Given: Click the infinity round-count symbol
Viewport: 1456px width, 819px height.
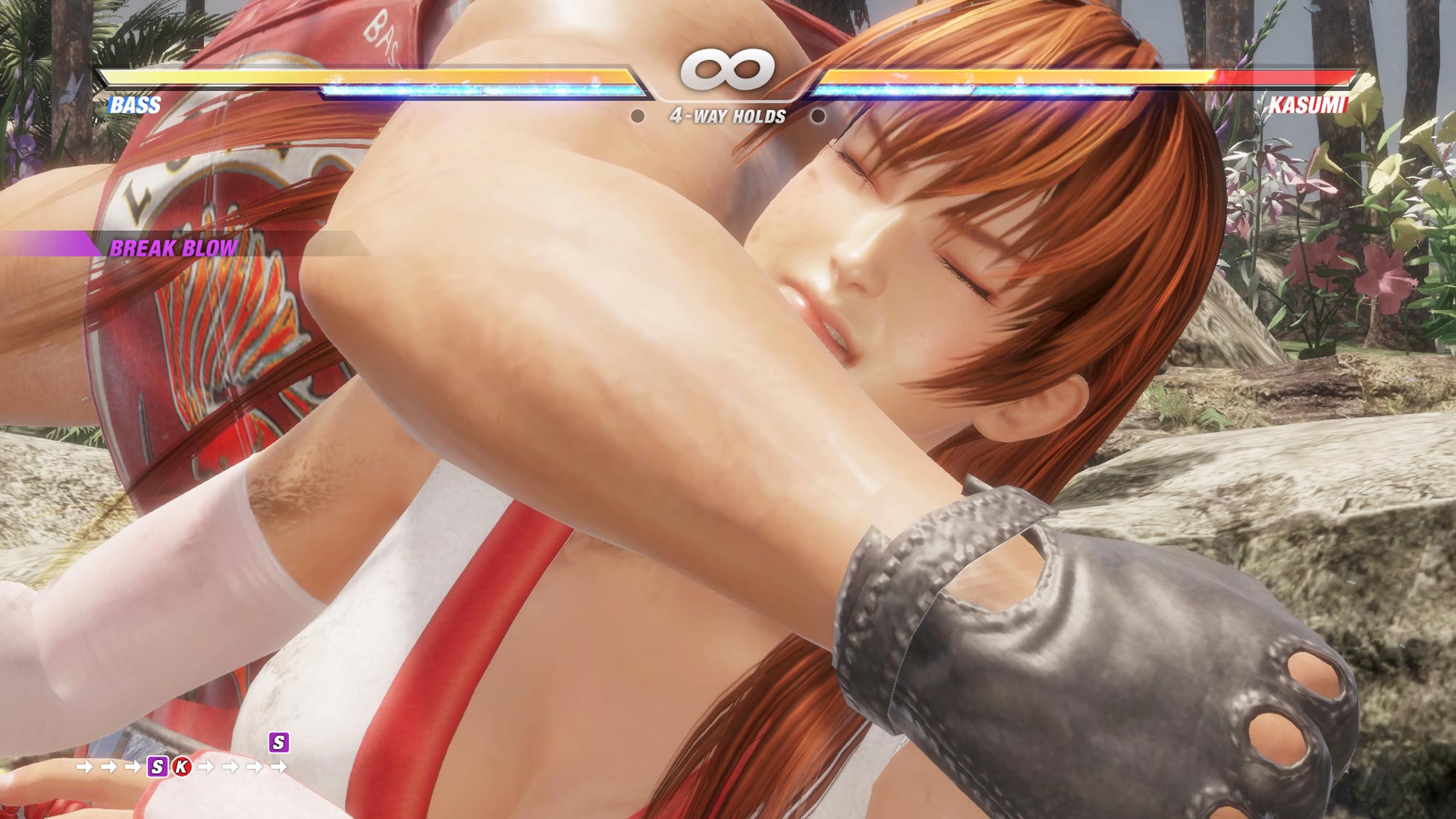Looking at the screenshot, I should (728, 68).
